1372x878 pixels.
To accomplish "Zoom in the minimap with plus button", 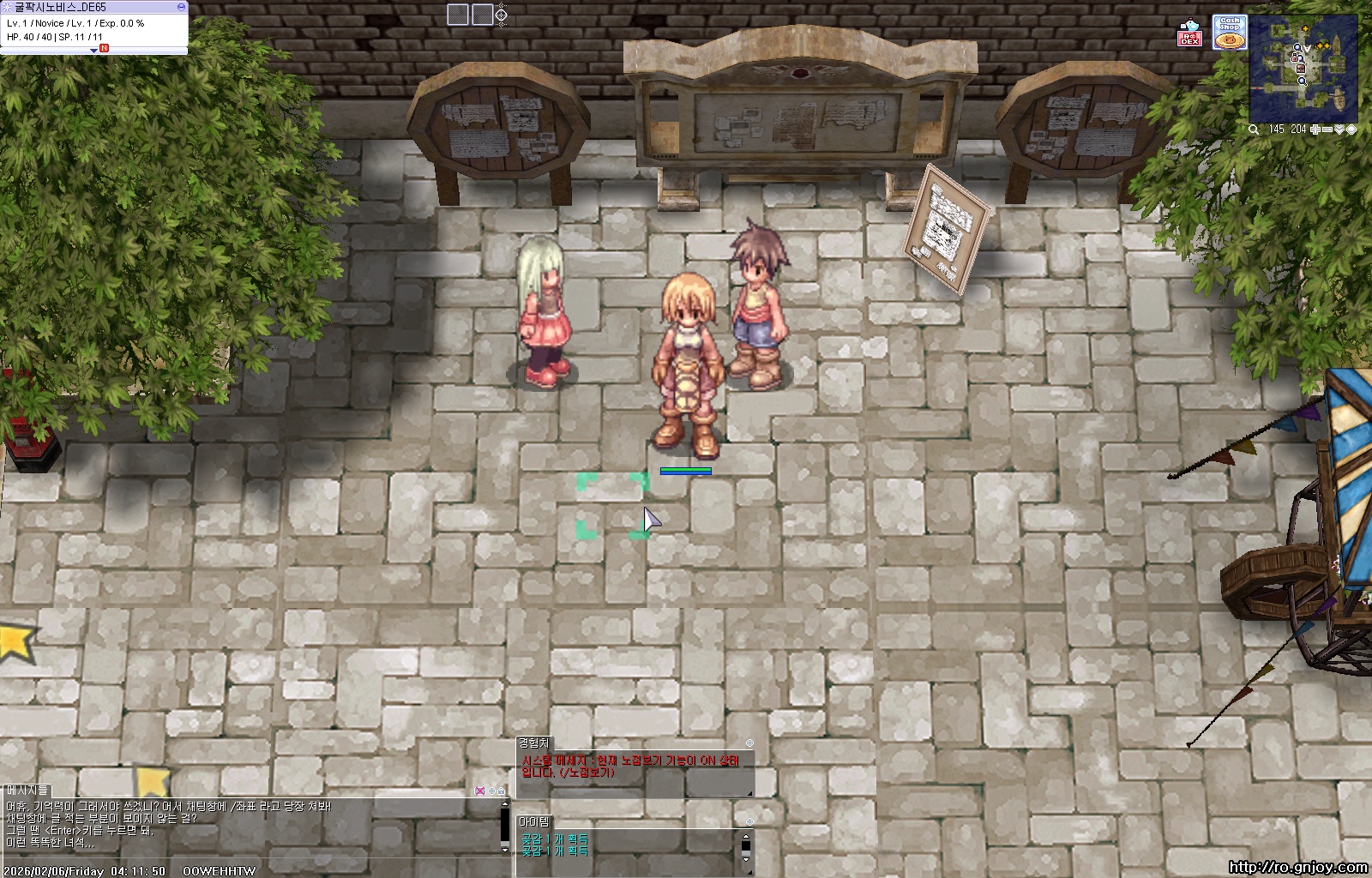I will point(1316,129).
